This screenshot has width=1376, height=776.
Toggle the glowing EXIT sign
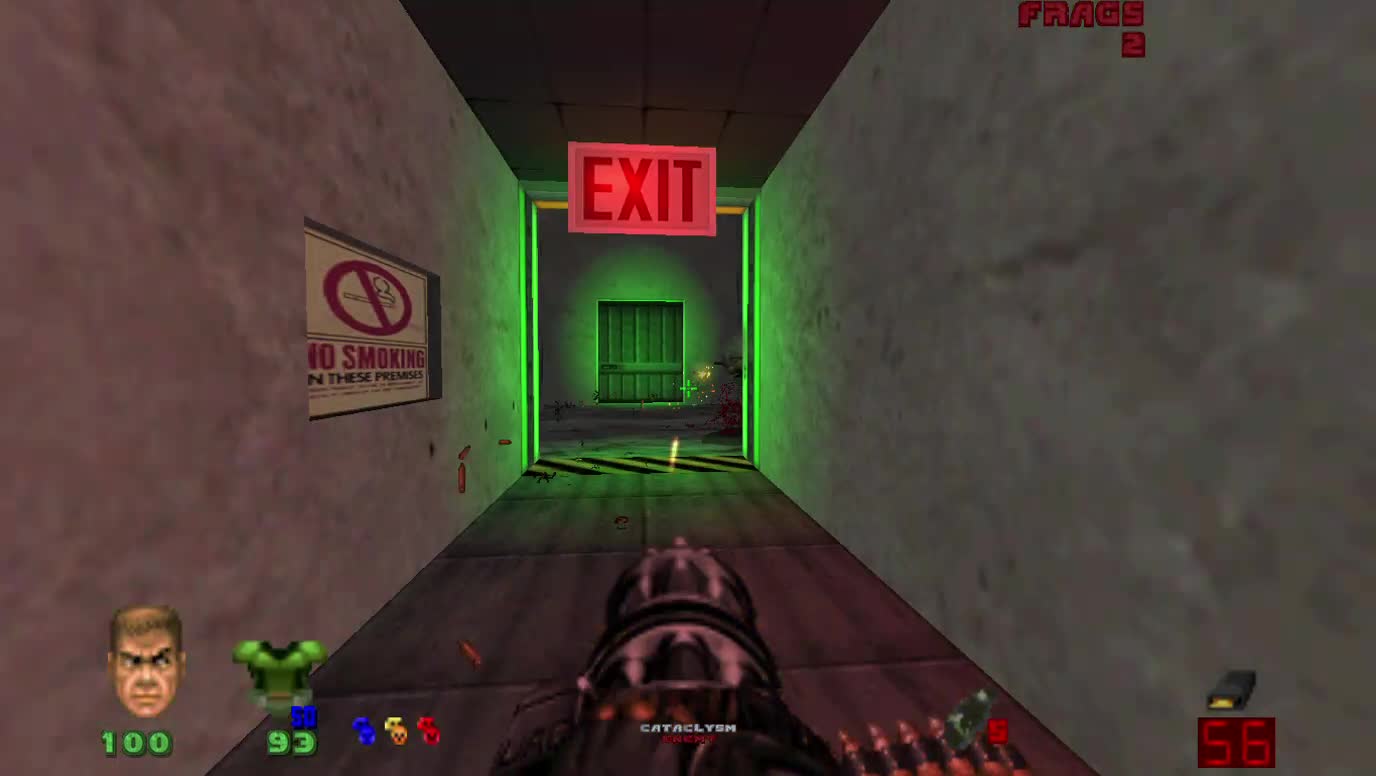click(x=643, y=188)
